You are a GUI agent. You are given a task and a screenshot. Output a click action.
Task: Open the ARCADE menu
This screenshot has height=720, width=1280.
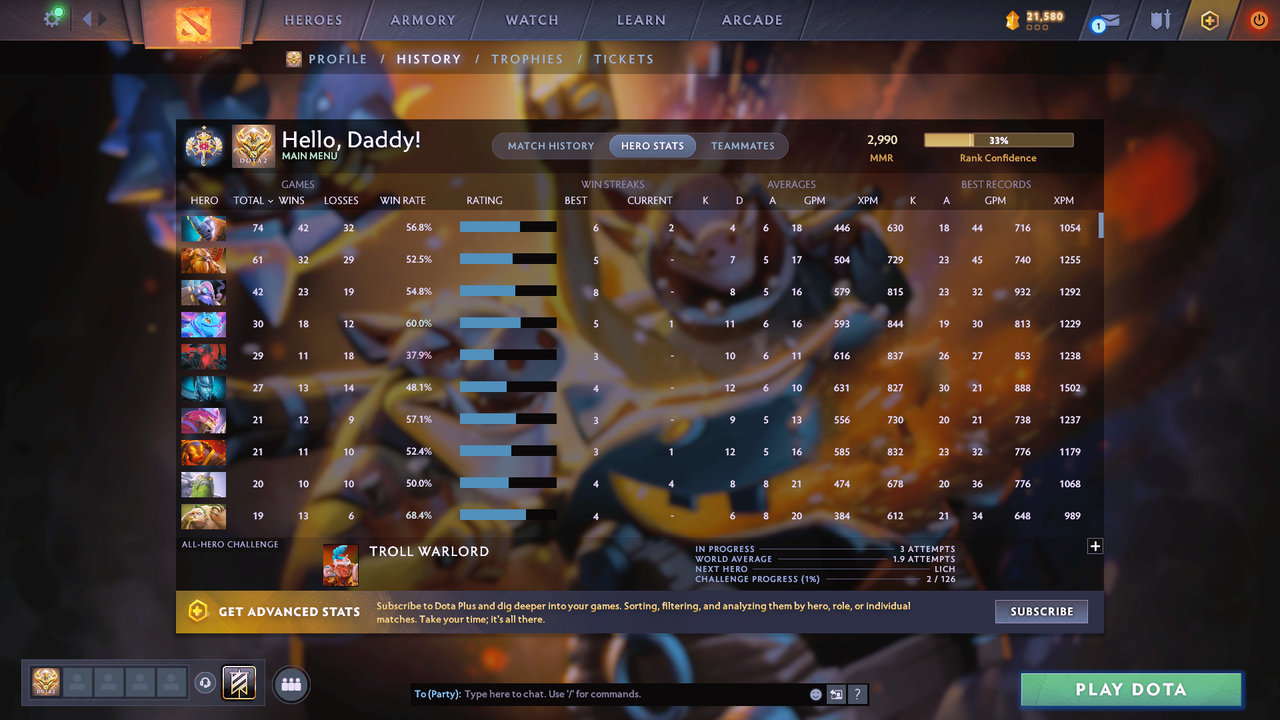pos(751,19)
